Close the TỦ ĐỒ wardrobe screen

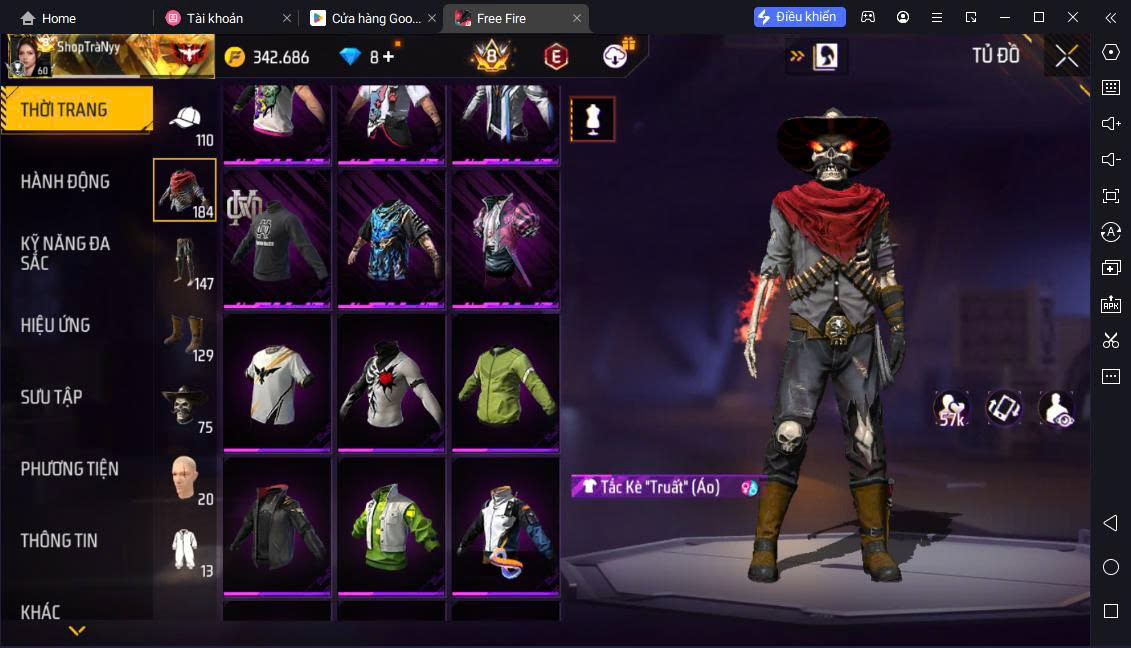(1067, 56)
